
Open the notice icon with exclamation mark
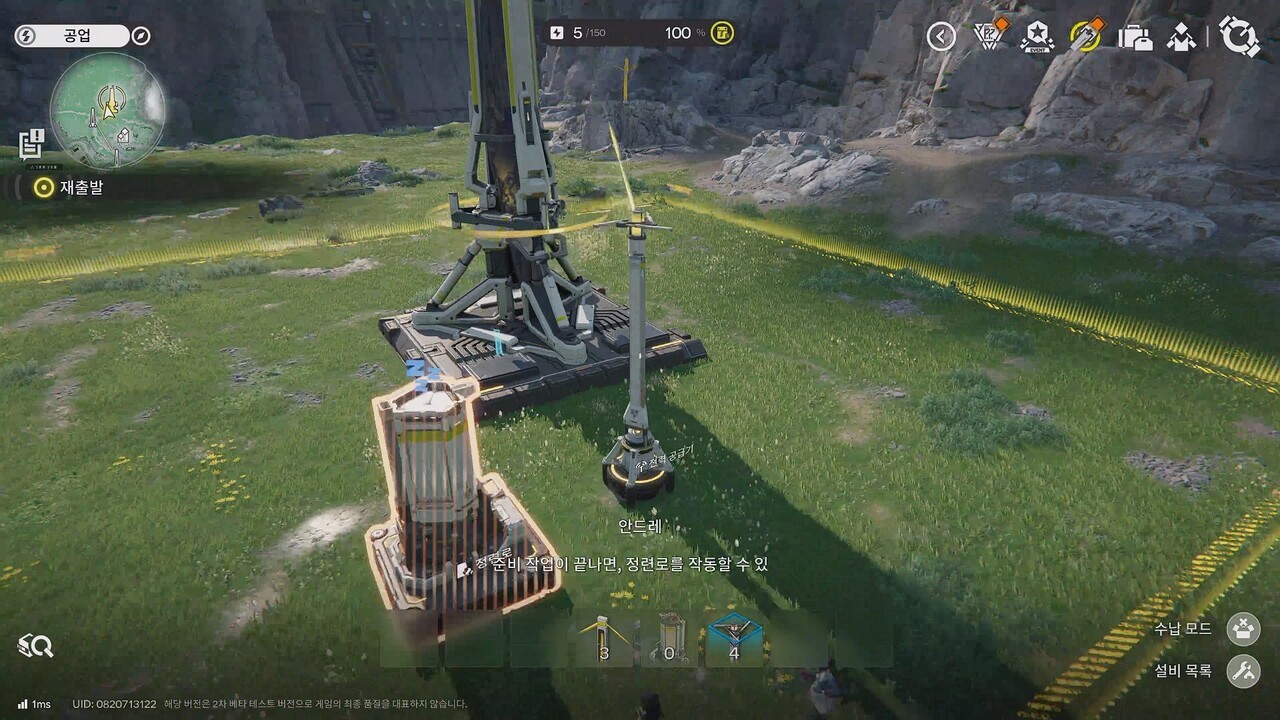pyautogui.click(x=30, y=142)
